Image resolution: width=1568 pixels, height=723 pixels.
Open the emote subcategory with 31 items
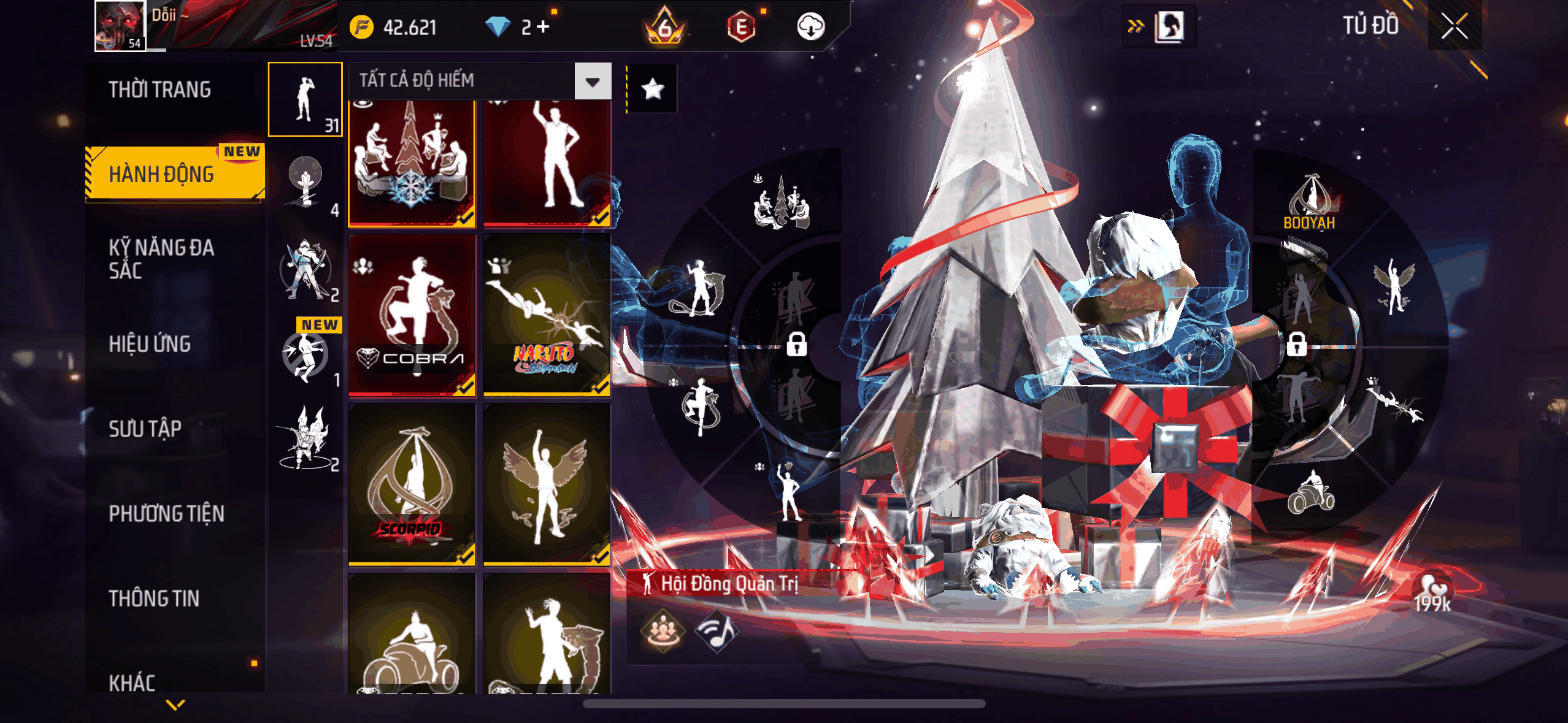pyautogui.click(x=305, y=99)
